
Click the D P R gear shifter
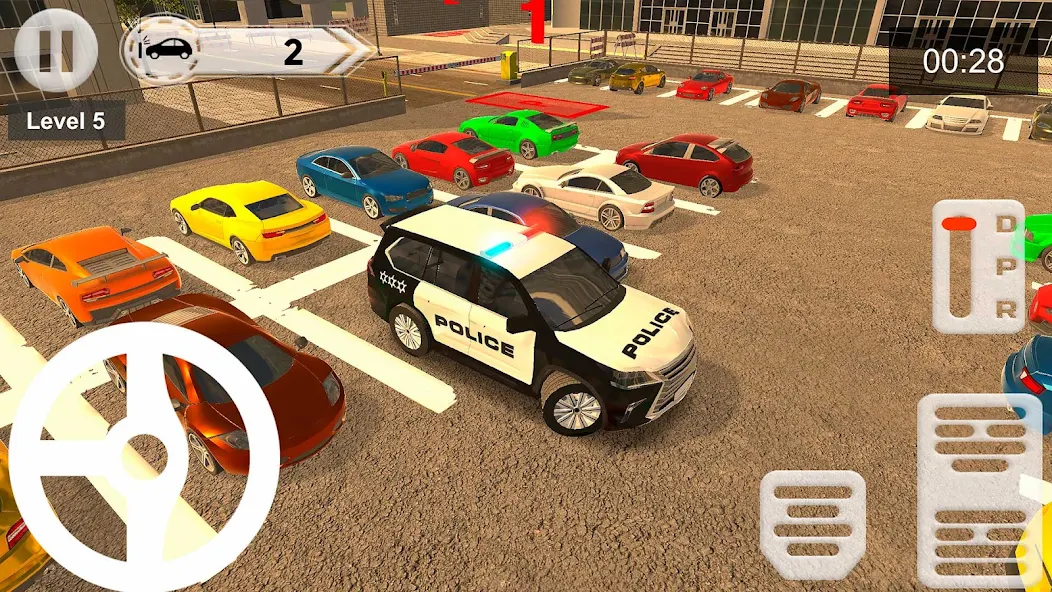(978, 265)
